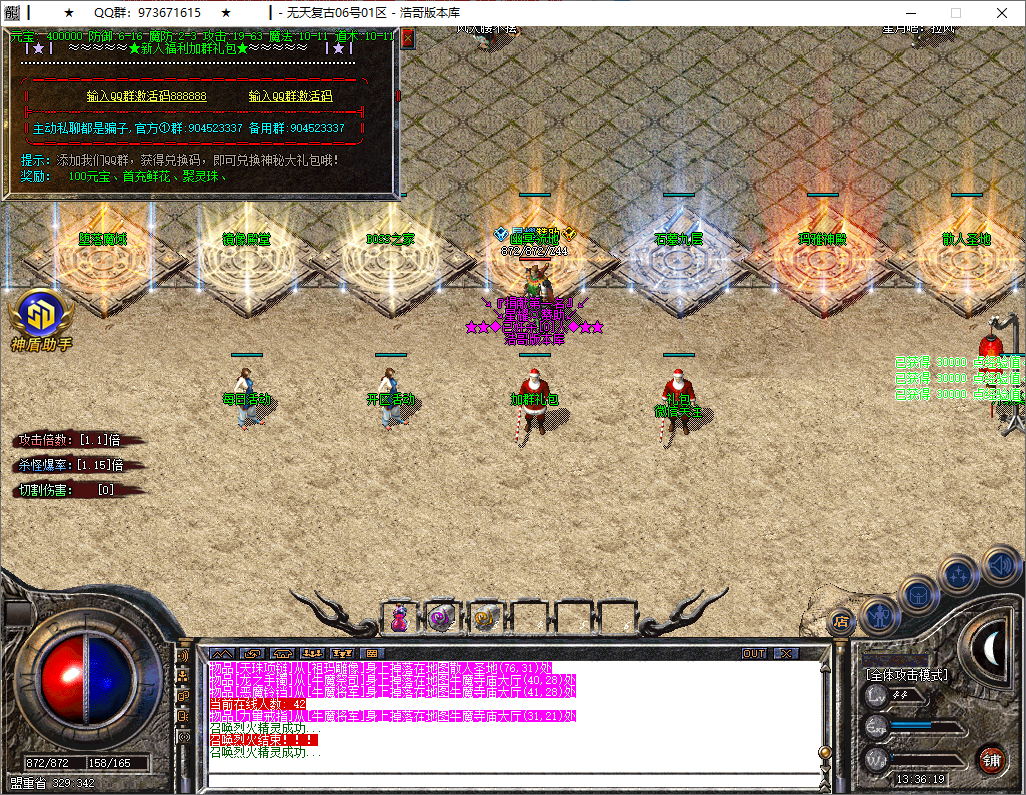Open the 店 shop button

click(842, 621)
